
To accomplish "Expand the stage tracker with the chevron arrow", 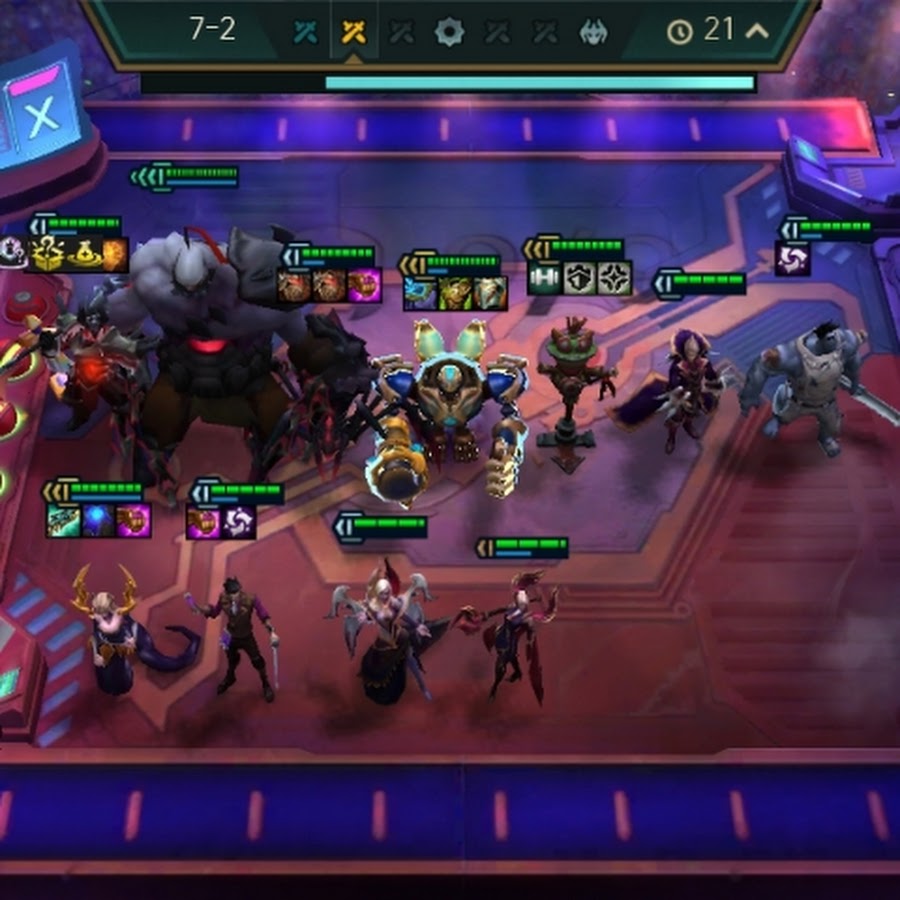I will click(757, 30).
